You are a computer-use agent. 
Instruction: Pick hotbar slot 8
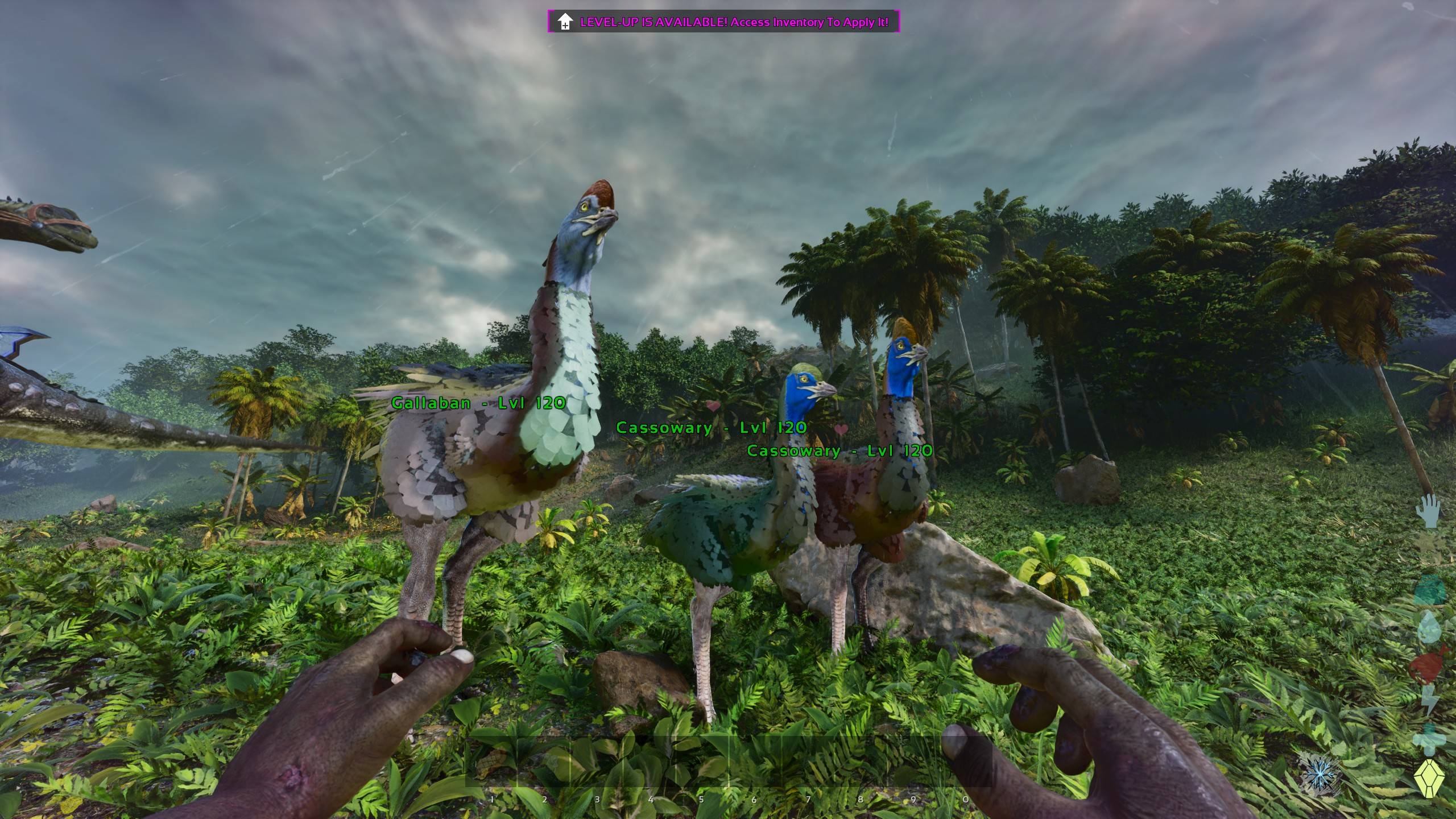(861, 762)
